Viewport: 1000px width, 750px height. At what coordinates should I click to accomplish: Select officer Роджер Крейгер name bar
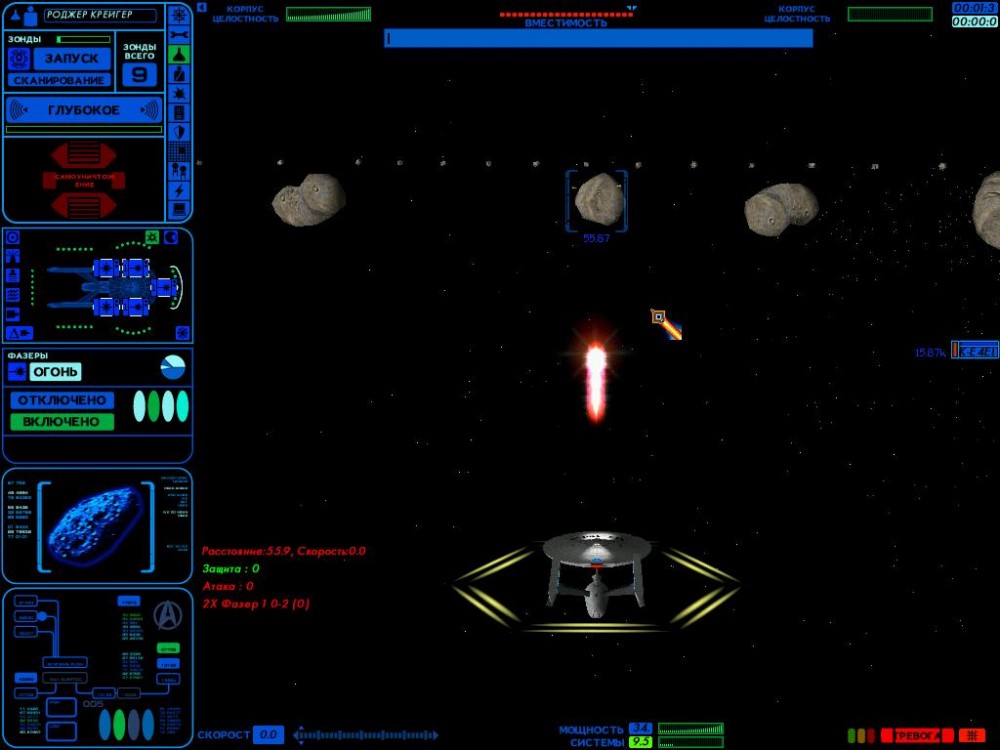[100, 16]
